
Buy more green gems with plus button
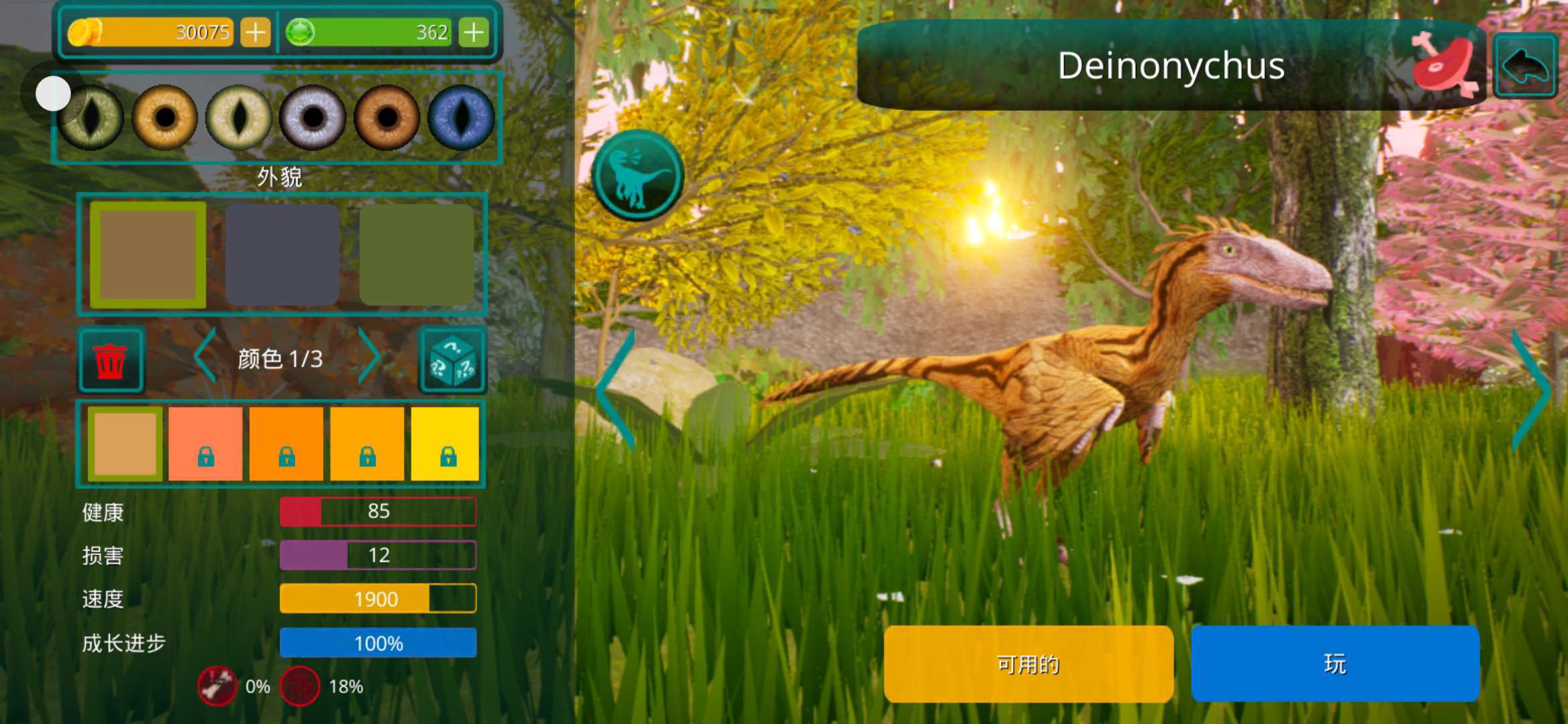pos(474,32)
